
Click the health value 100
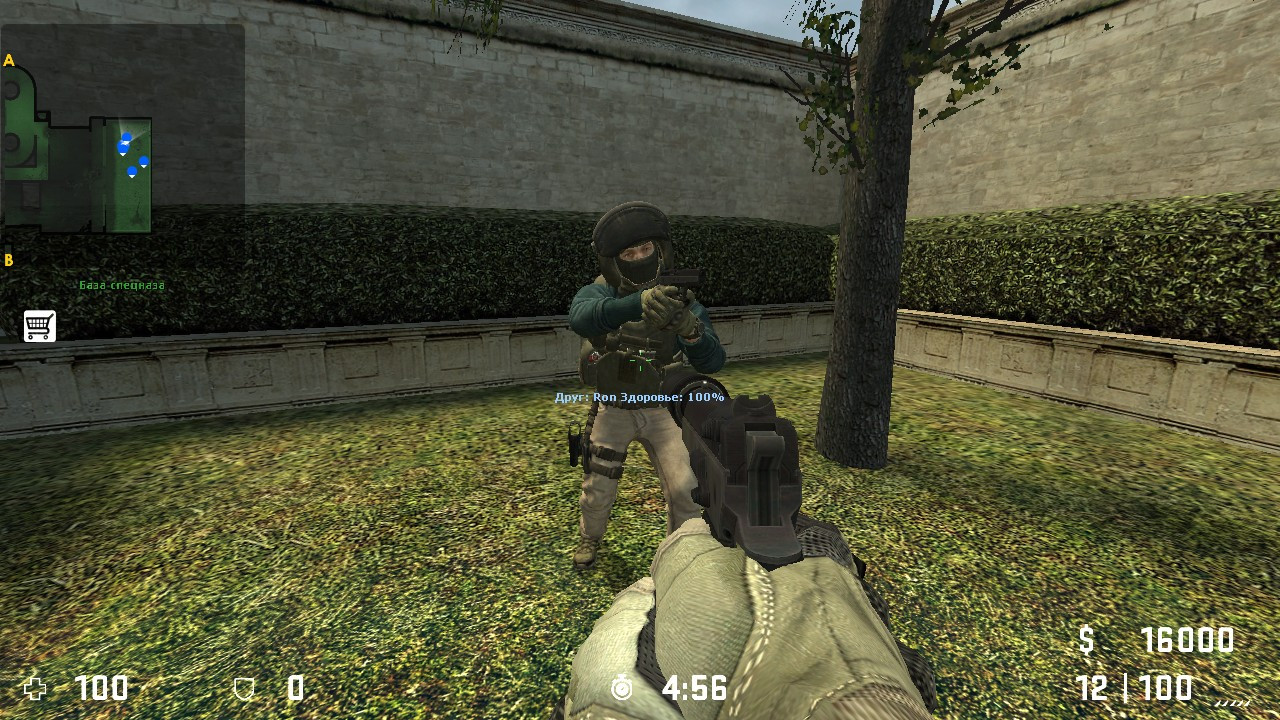click(102, 688)
